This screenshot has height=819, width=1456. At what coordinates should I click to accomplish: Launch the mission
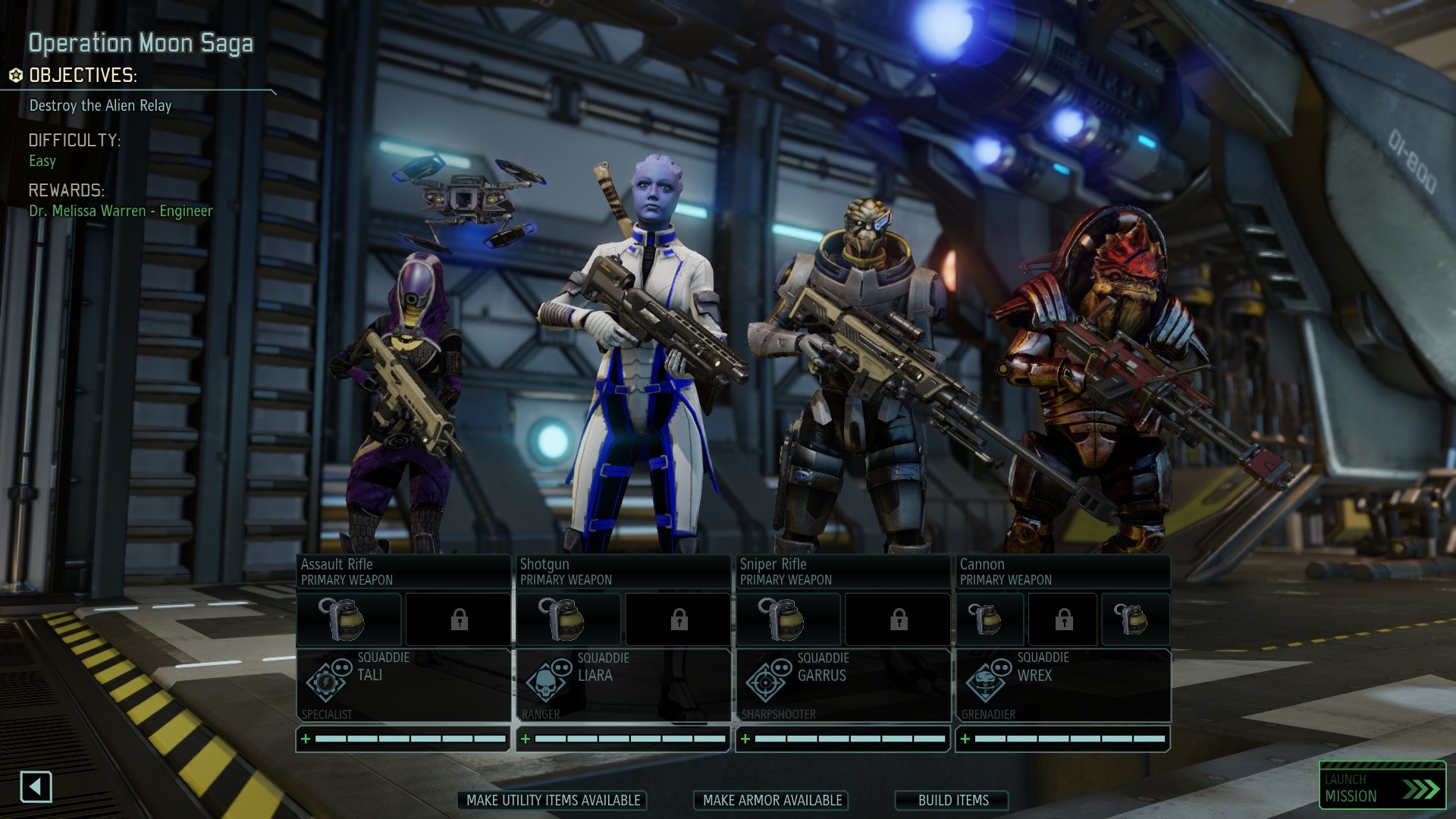1382,787
